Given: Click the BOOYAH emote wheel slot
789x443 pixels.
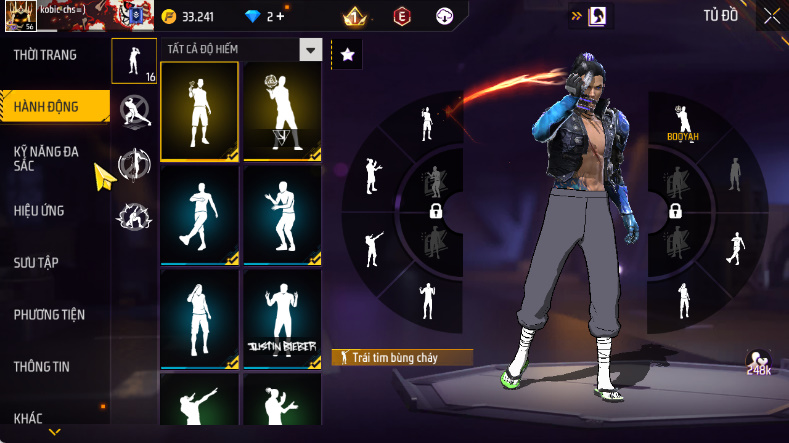Looking at the screenshot, I should pyautogui.click(x=682, y=124).
